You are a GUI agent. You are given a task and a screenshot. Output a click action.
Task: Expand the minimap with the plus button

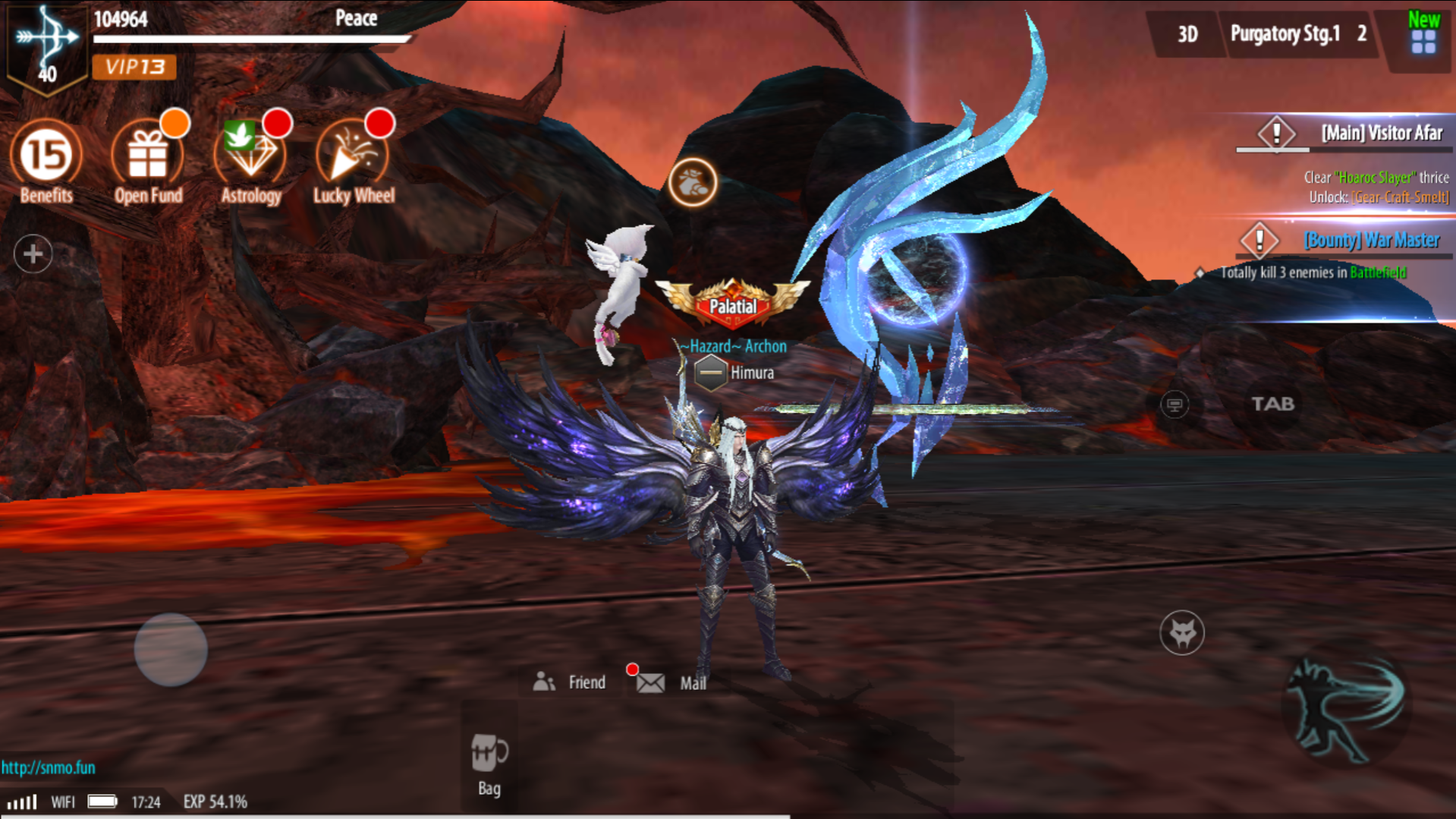tap(31, 254)
